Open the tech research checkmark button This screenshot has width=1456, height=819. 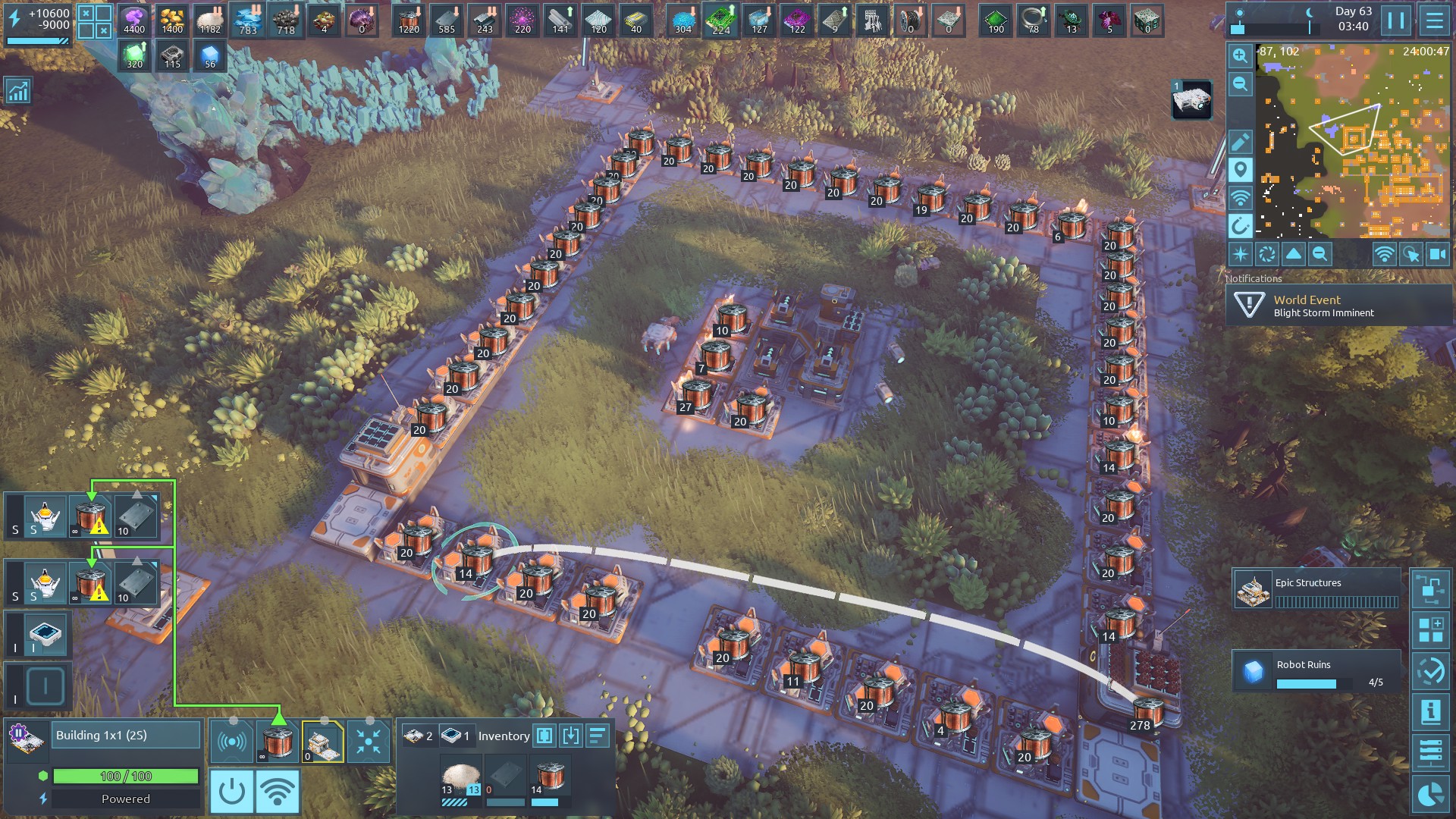[1431, 671]
